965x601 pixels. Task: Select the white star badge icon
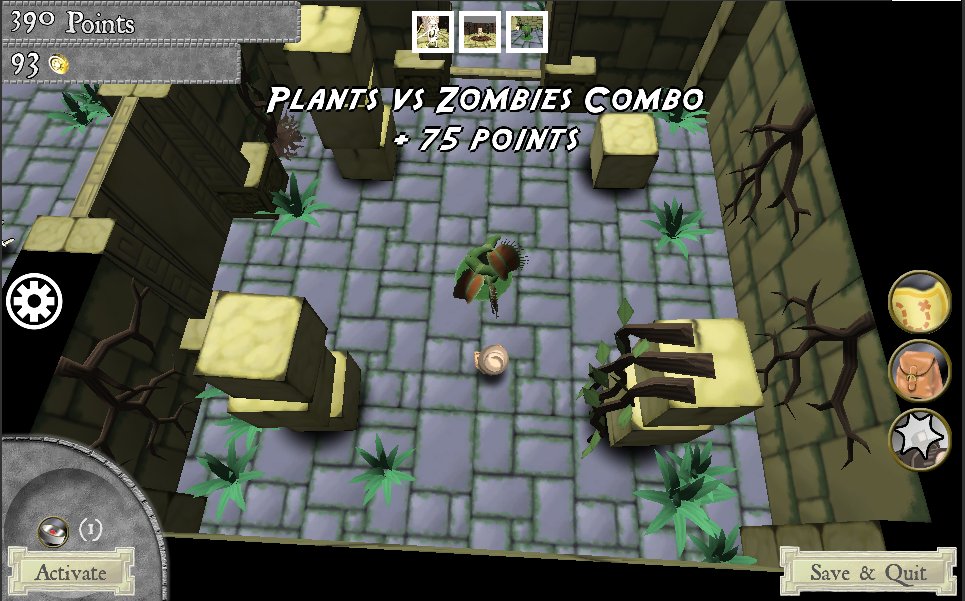click(x=919, y=438)
